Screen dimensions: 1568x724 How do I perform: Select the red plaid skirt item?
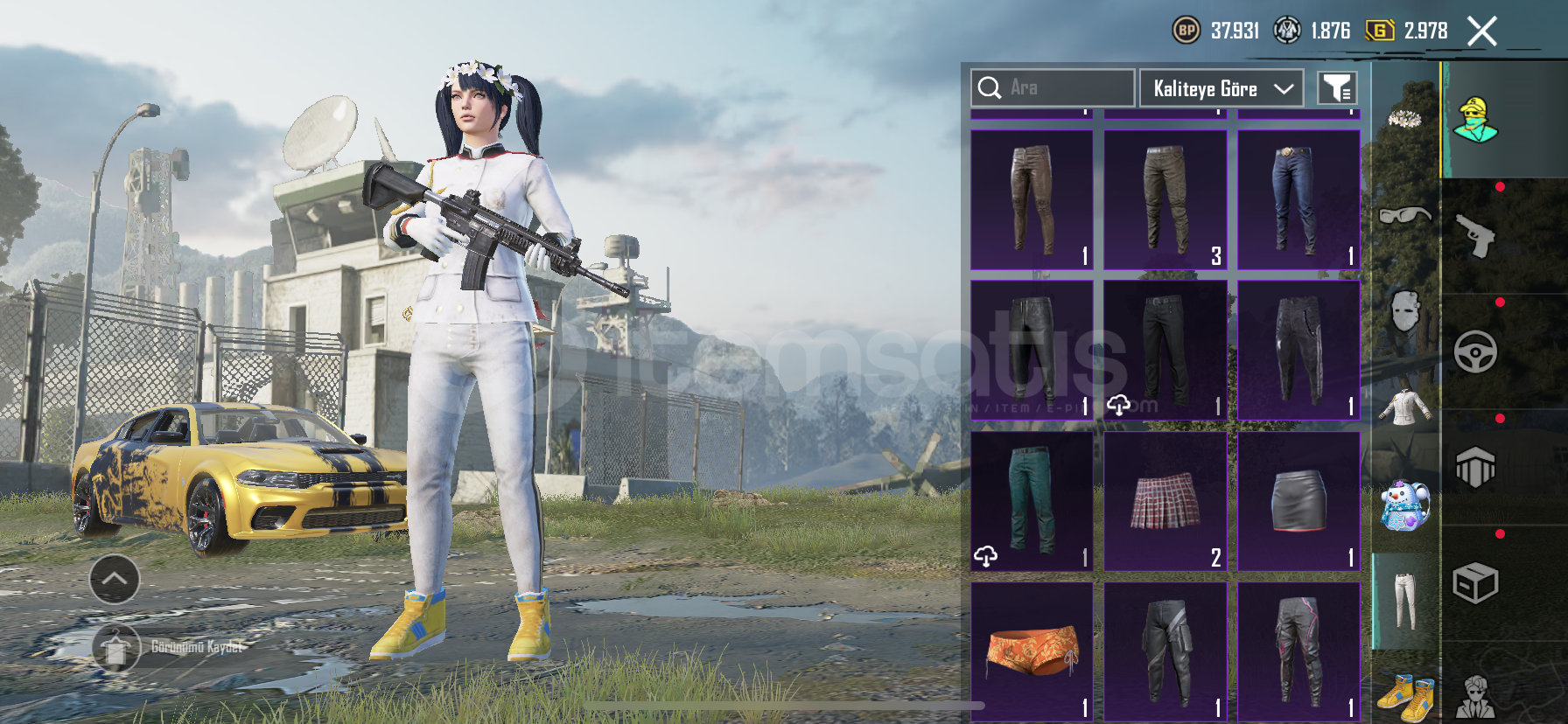pos(1165,502)
